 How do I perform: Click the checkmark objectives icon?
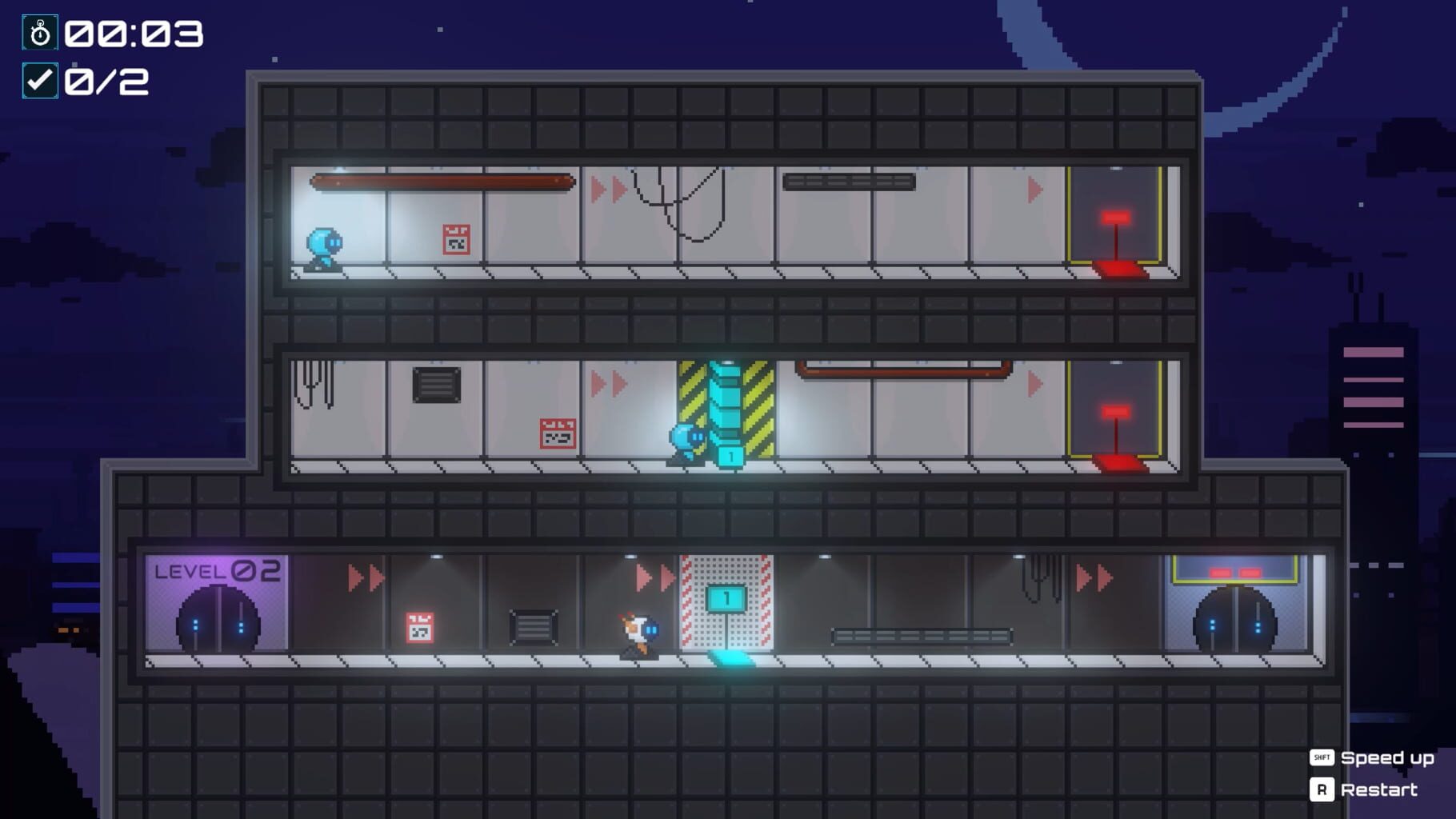[x=41, y=81]
